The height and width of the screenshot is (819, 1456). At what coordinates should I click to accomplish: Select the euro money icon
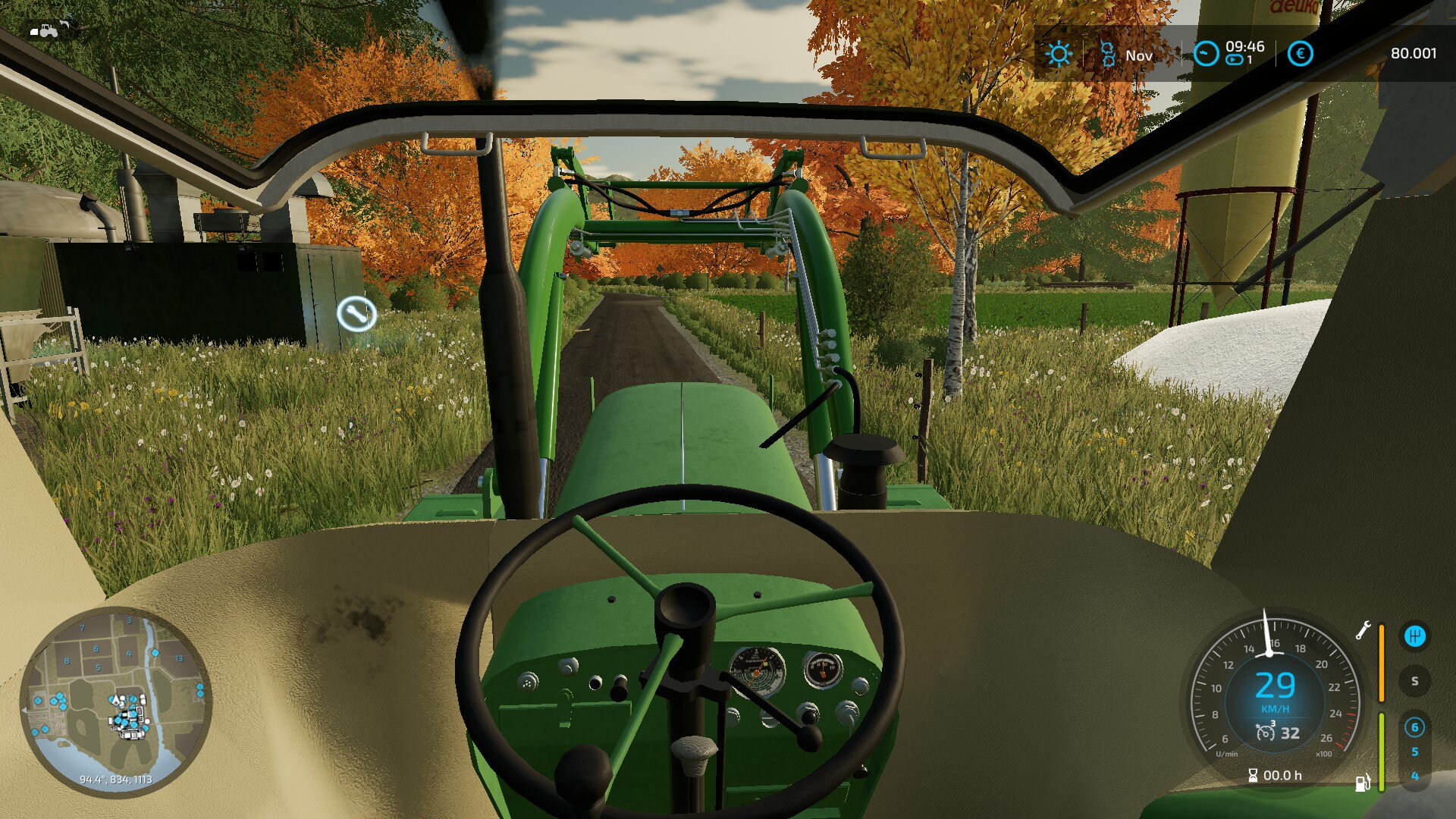tap(1300, 54)
